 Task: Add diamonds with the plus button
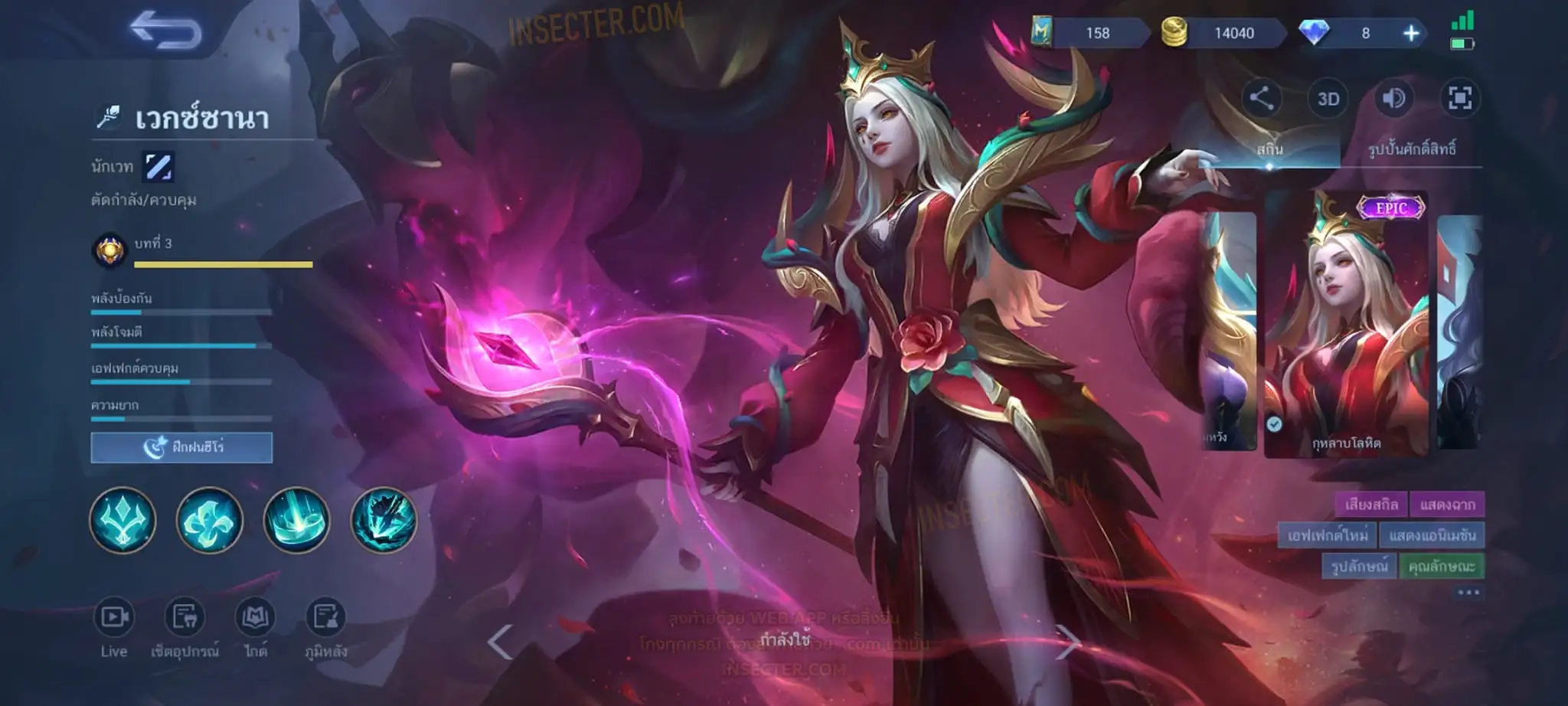1411,33
